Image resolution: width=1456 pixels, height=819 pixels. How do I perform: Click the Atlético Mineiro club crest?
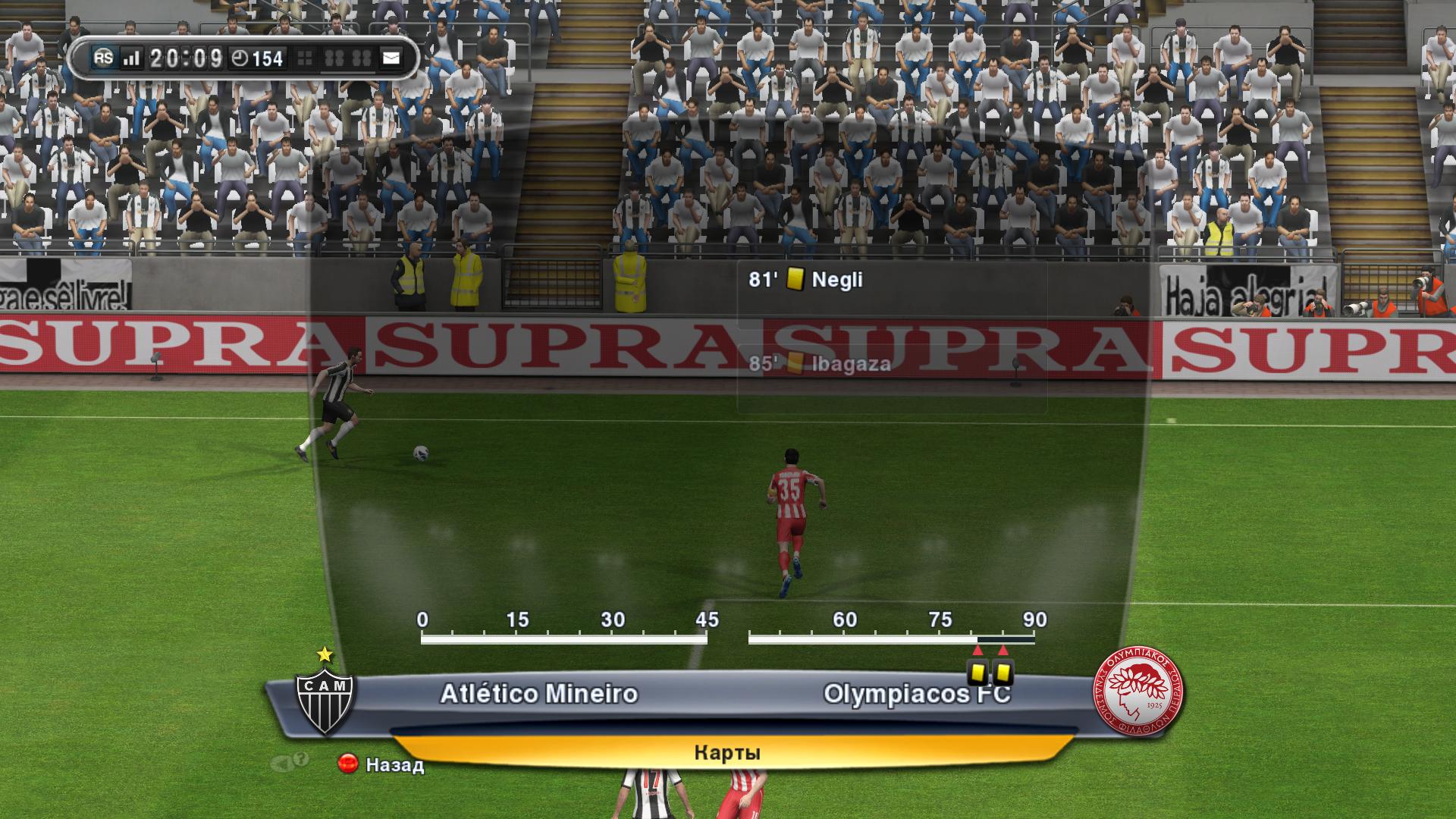325,700
